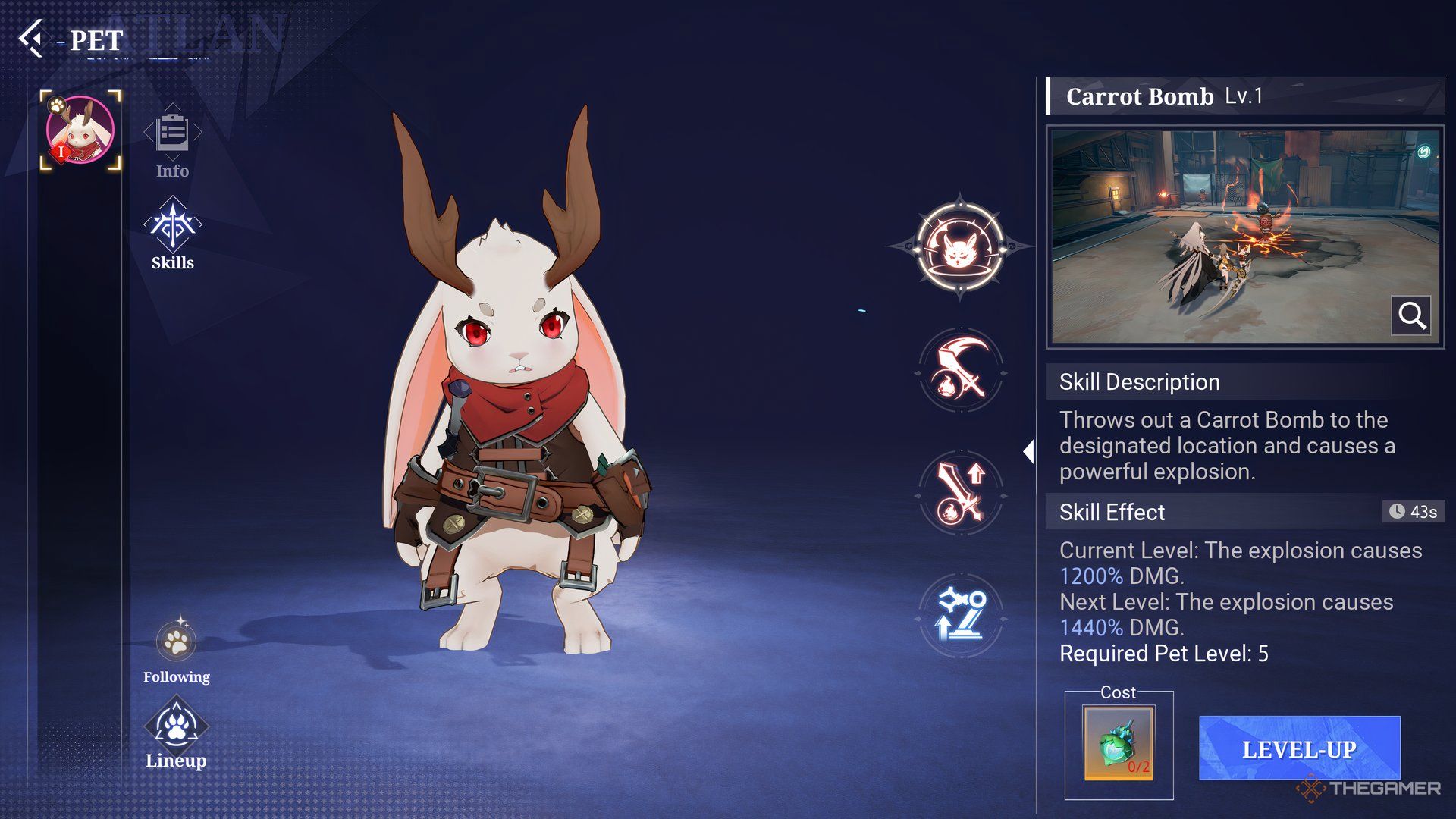
Task: Select the sword with up-arrow skill icon
Action: pos(961,494)
